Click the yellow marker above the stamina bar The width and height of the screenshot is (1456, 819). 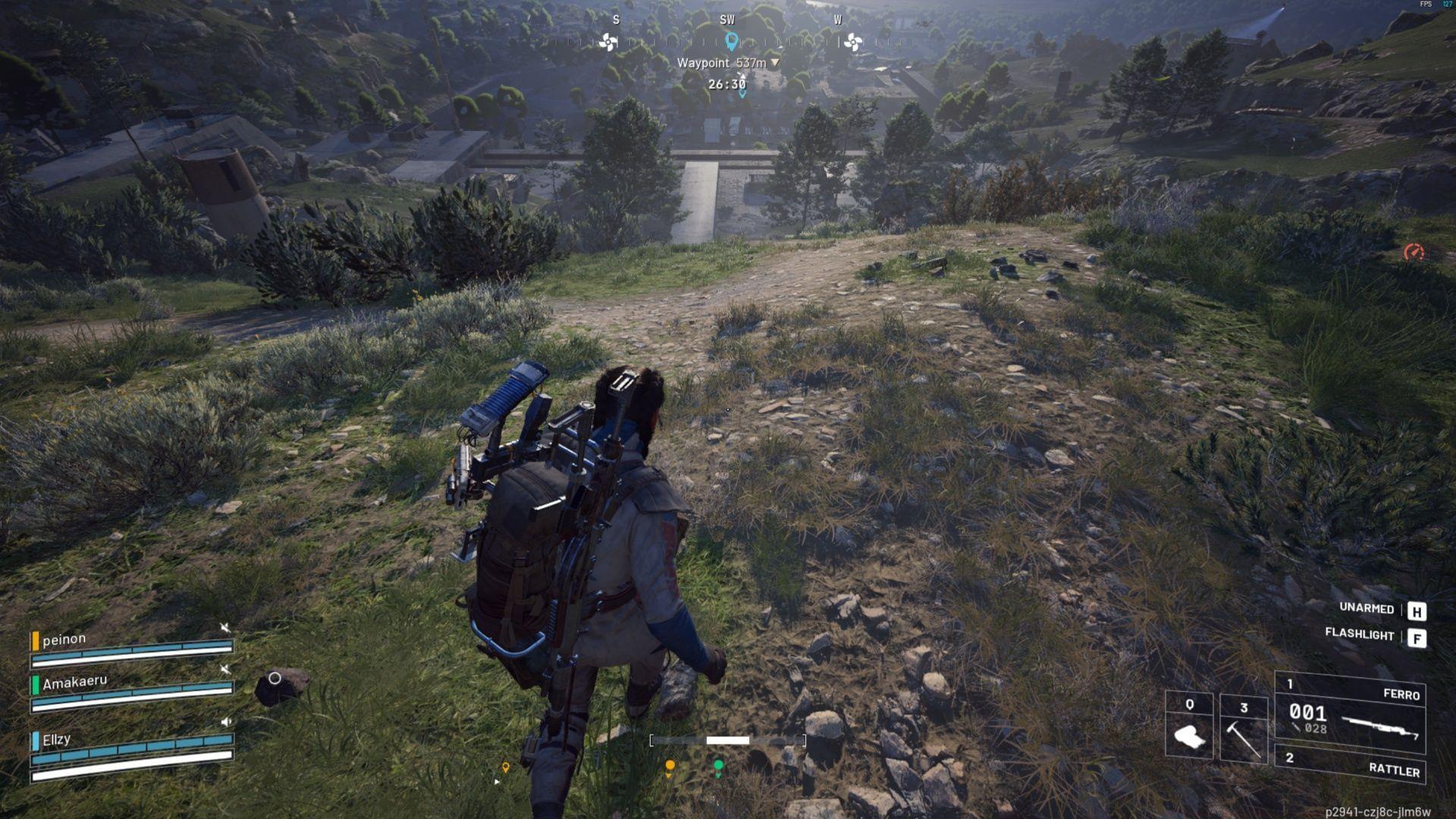(x=668, y=765)
